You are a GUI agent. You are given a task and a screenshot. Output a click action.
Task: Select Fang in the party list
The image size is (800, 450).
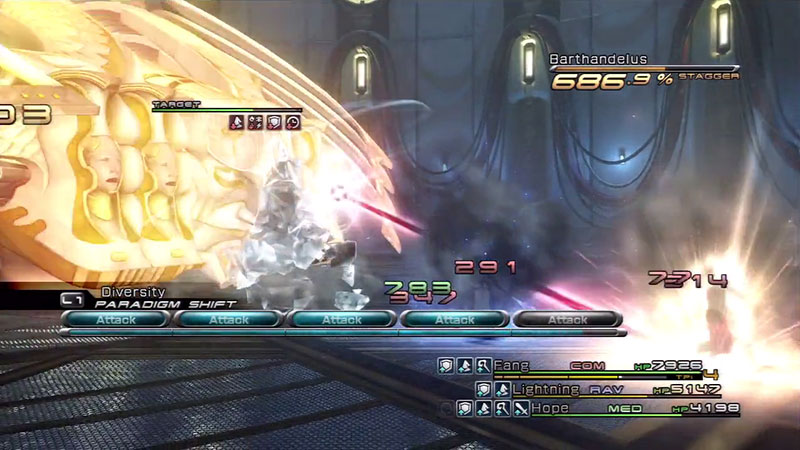[510, 366]
